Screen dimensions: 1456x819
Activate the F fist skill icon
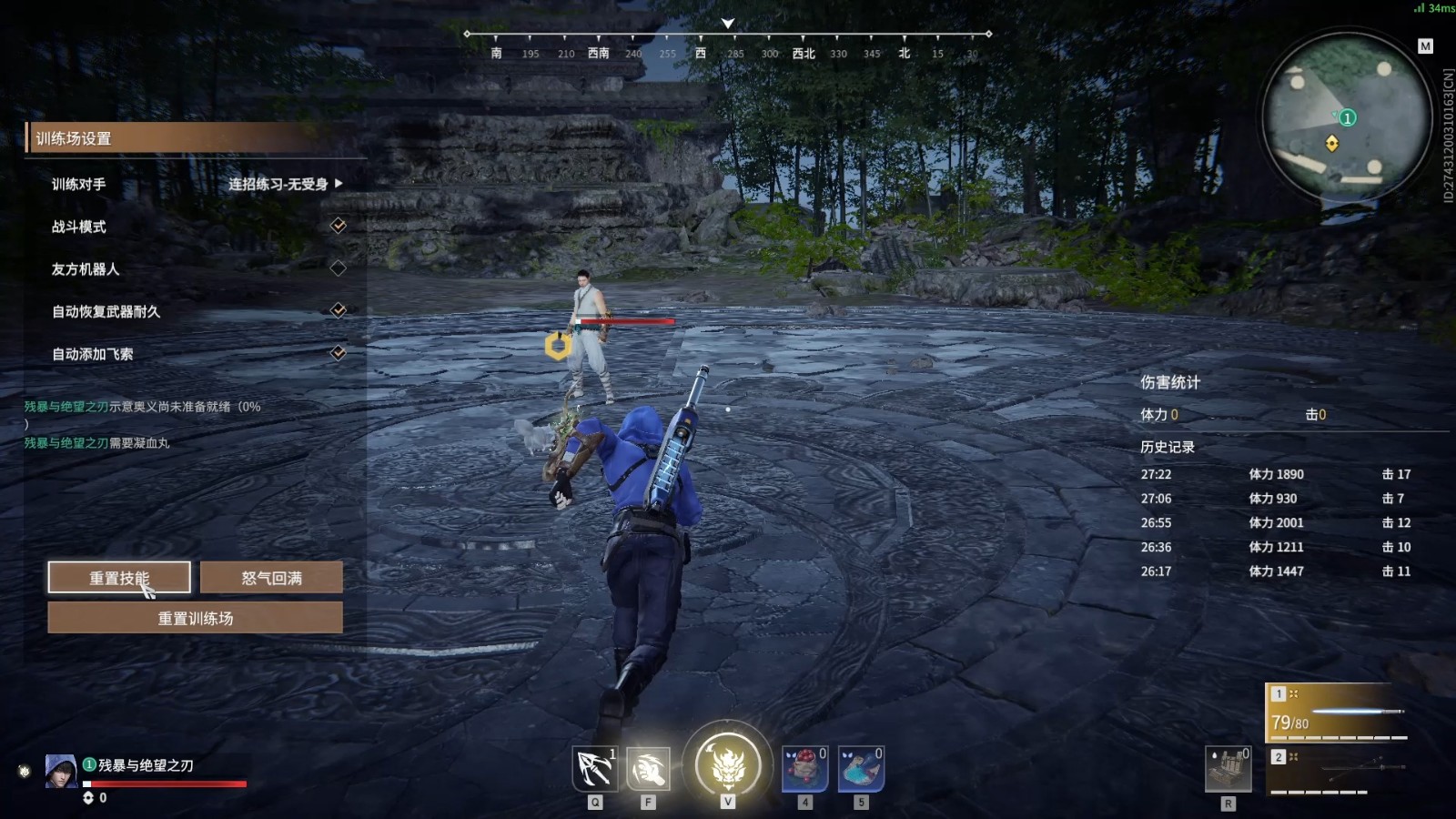(x=648, y=770)
